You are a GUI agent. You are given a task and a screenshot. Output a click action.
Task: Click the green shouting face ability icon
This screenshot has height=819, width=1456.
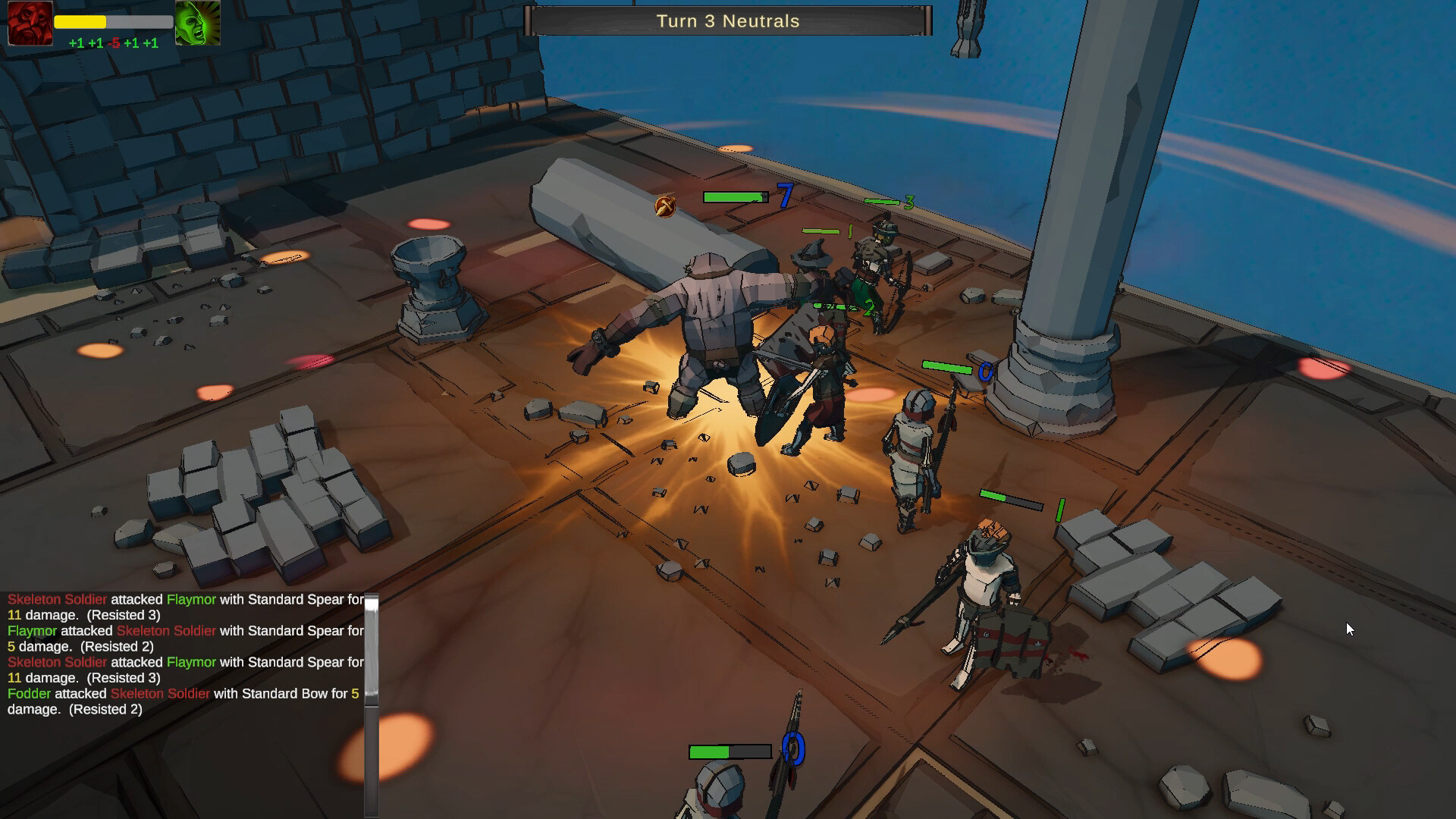click(x=198, y=24)
